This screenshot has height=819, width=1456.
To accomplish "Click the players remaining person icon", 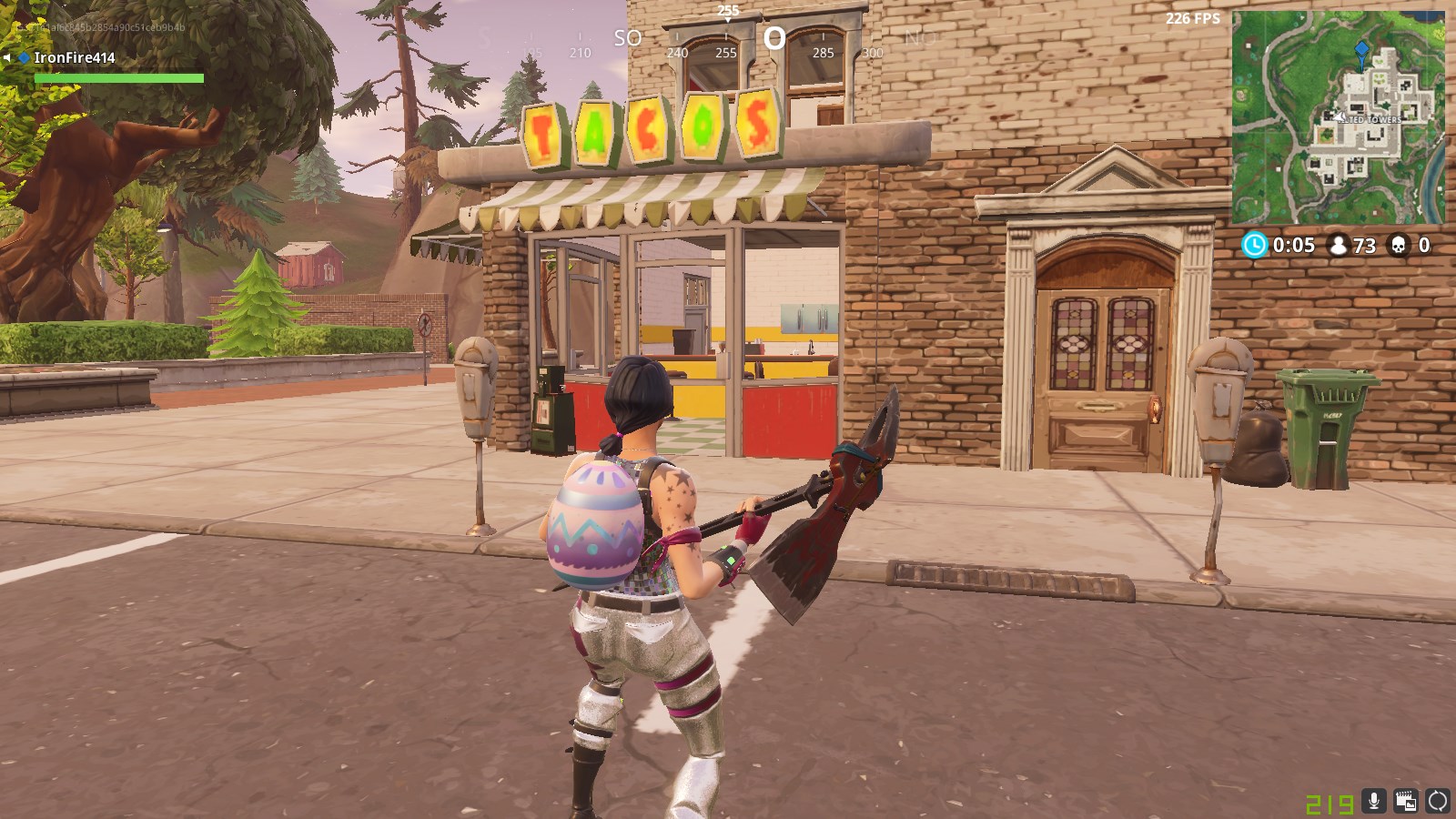I will tap(1337, 245).
